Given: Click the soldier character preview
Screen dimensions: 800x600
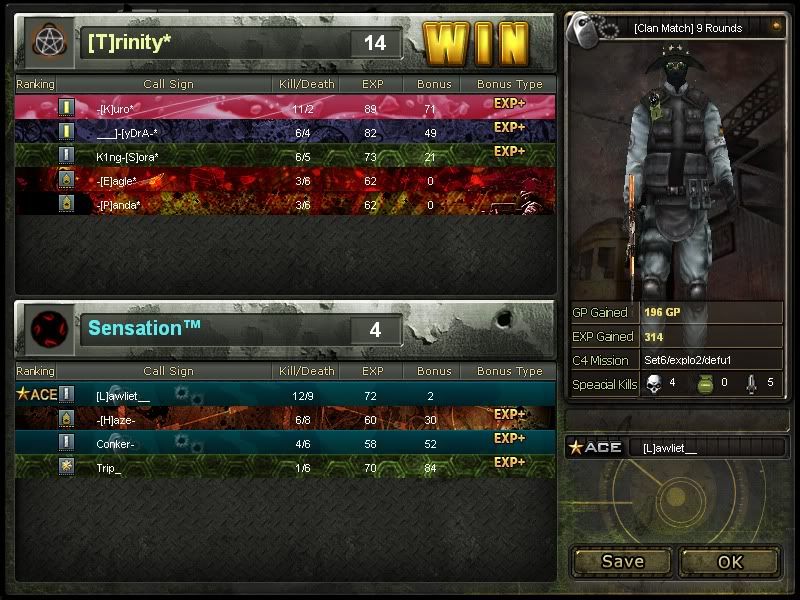Looking at the screenshot, I should click(674, 170).
